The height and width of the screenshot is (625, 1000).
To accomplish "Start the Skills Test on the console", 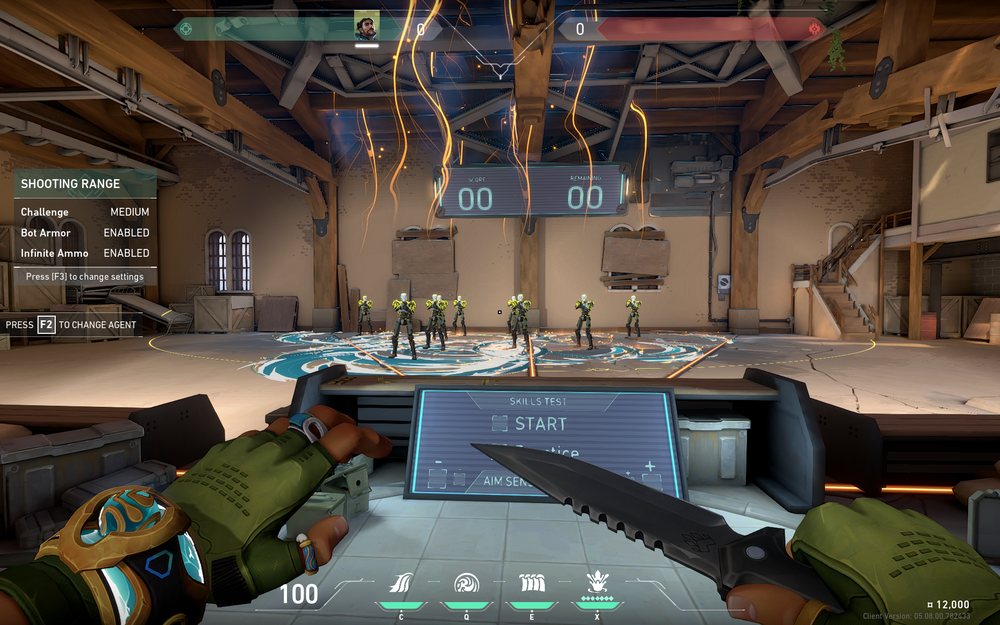I will tap(530, 424).
